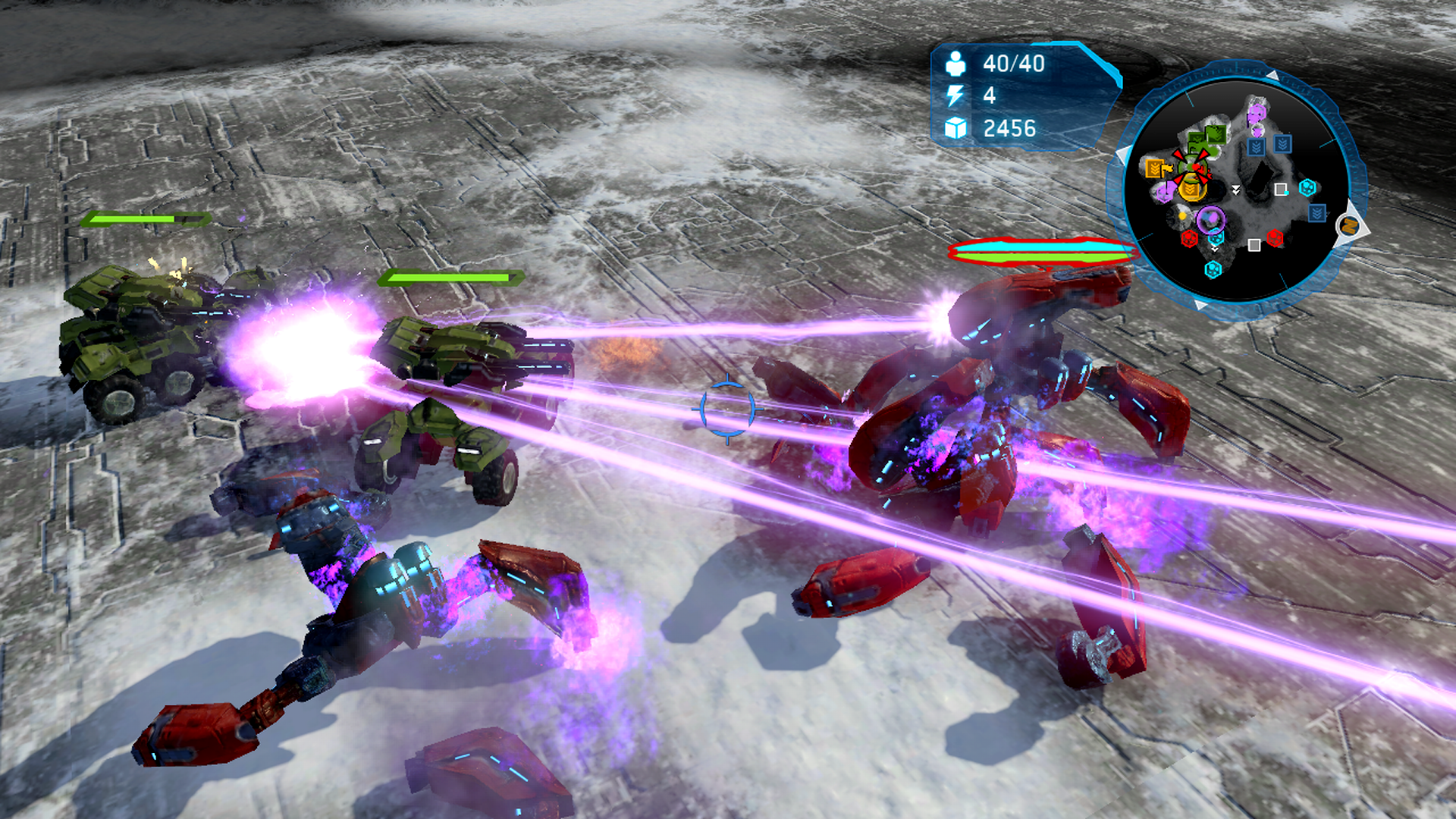Select the purple ring marker on the minimap
The width and height of the screenshot is (1456, 819).
pos(1210,220)
